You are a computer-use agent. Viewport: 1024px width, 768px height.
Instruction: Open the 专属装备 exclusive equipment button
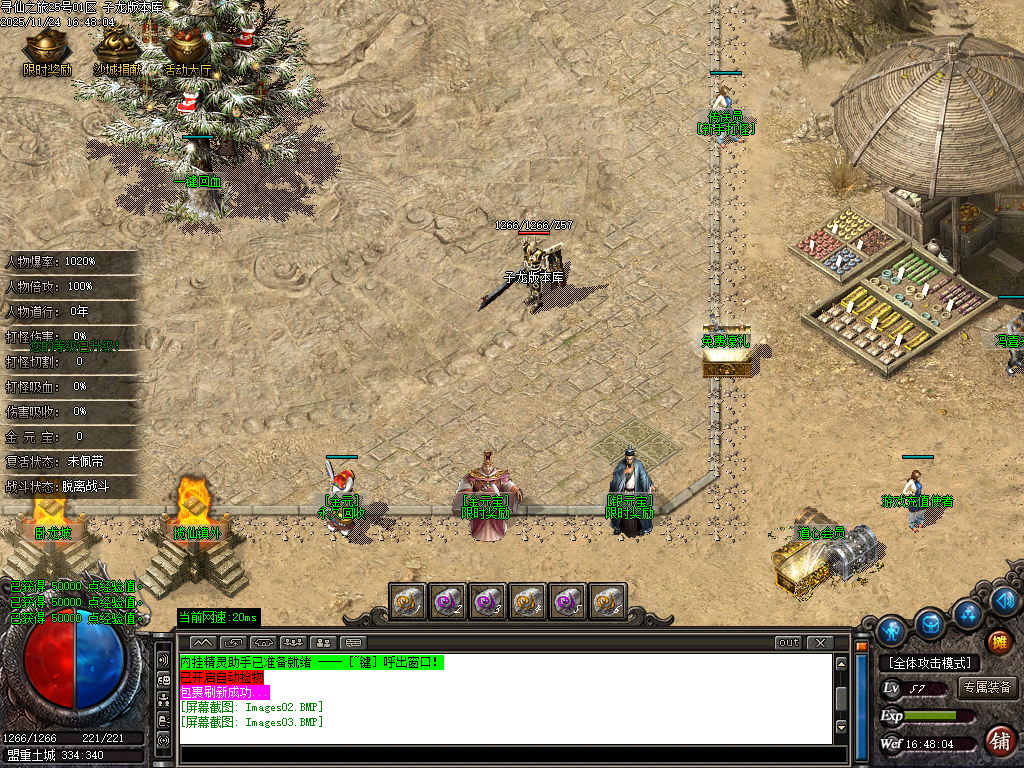click(987, 688)
